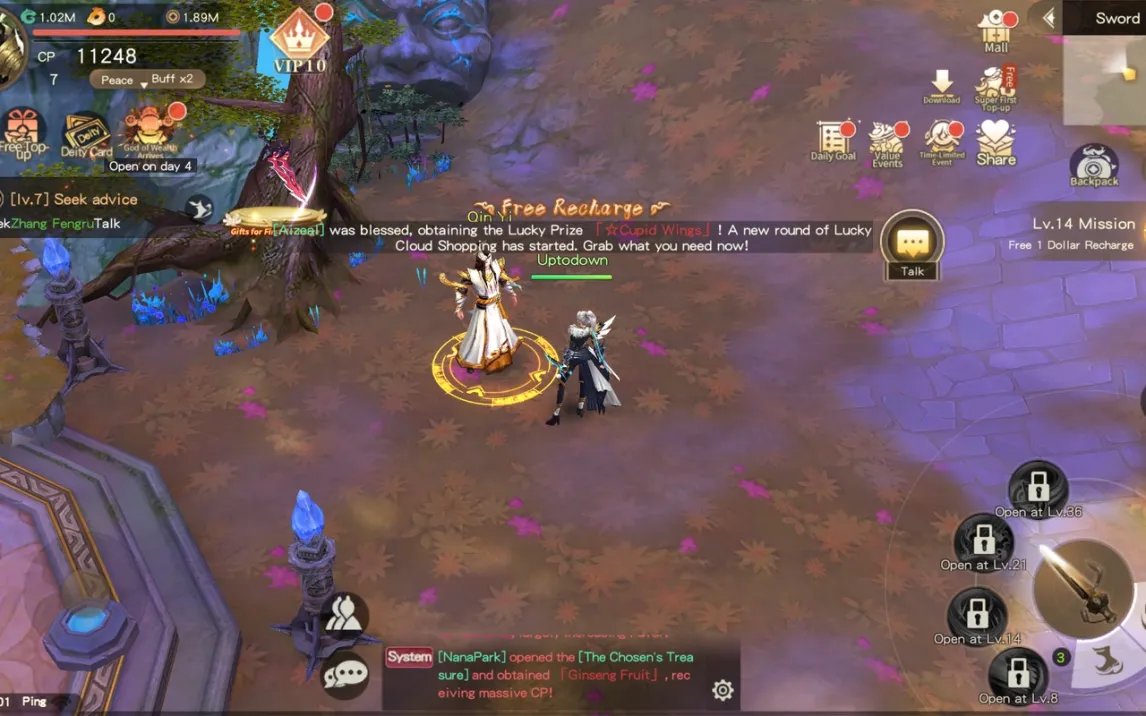Toggle the Peace combat mode dropdown
The image size is (1146, 716).
118,80
